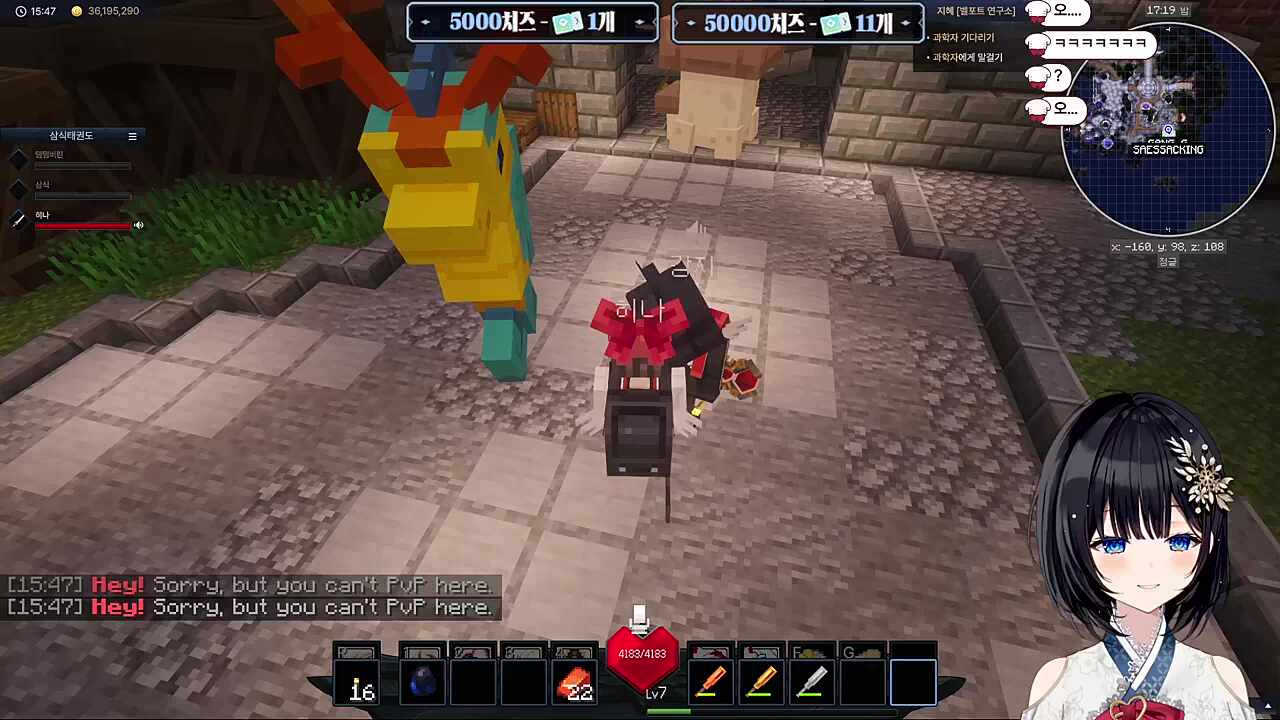Viewport: 1280px width, 720px height.
Task: Choose the red-orange sword slot
Action: (710, 683)
